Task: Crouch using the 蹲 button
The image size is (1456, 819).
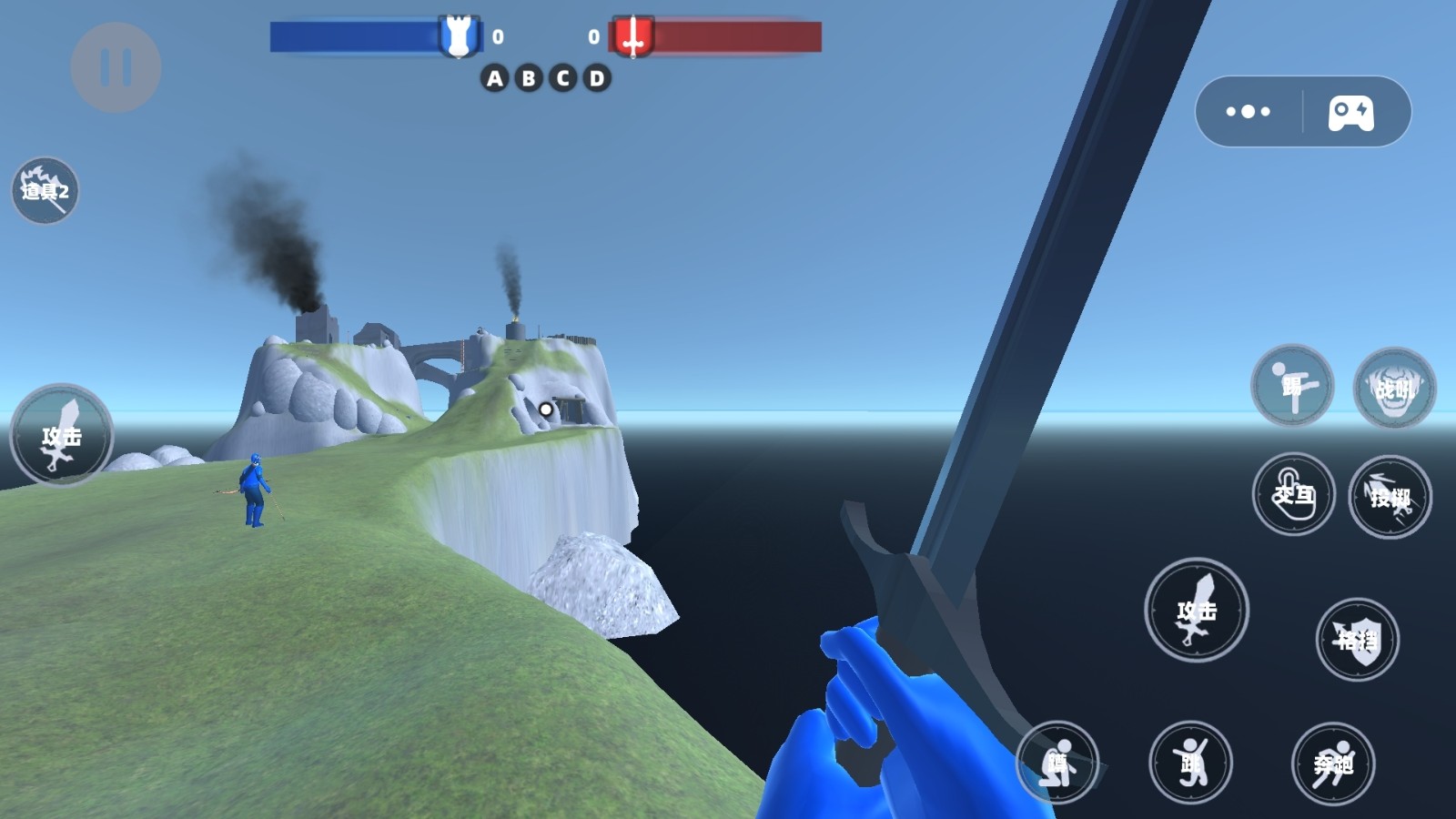Action: 1057,763
